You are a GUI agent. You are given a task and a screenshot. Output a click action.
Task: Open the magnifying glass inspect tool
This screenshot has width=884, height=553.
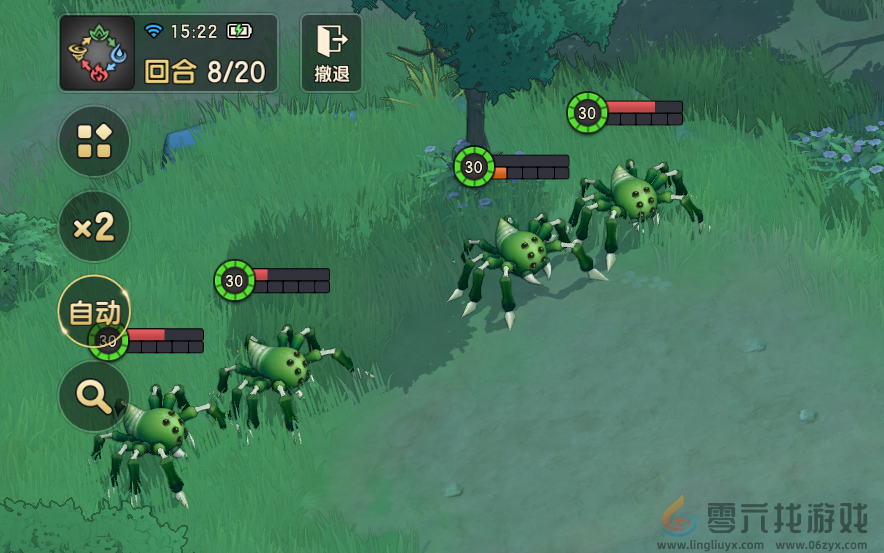[94, 397]
